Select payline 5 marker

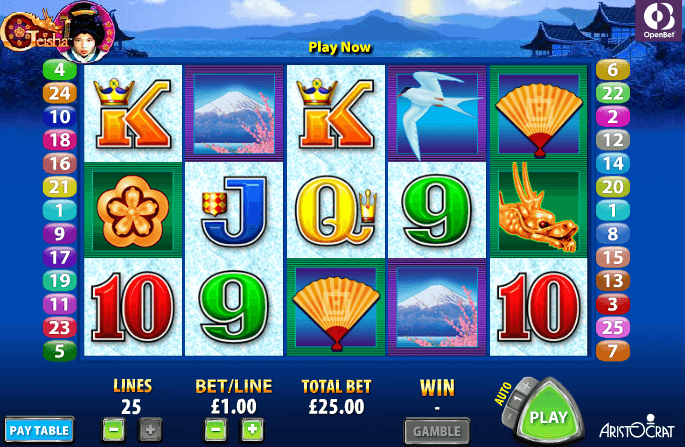(x=59, y=350)
